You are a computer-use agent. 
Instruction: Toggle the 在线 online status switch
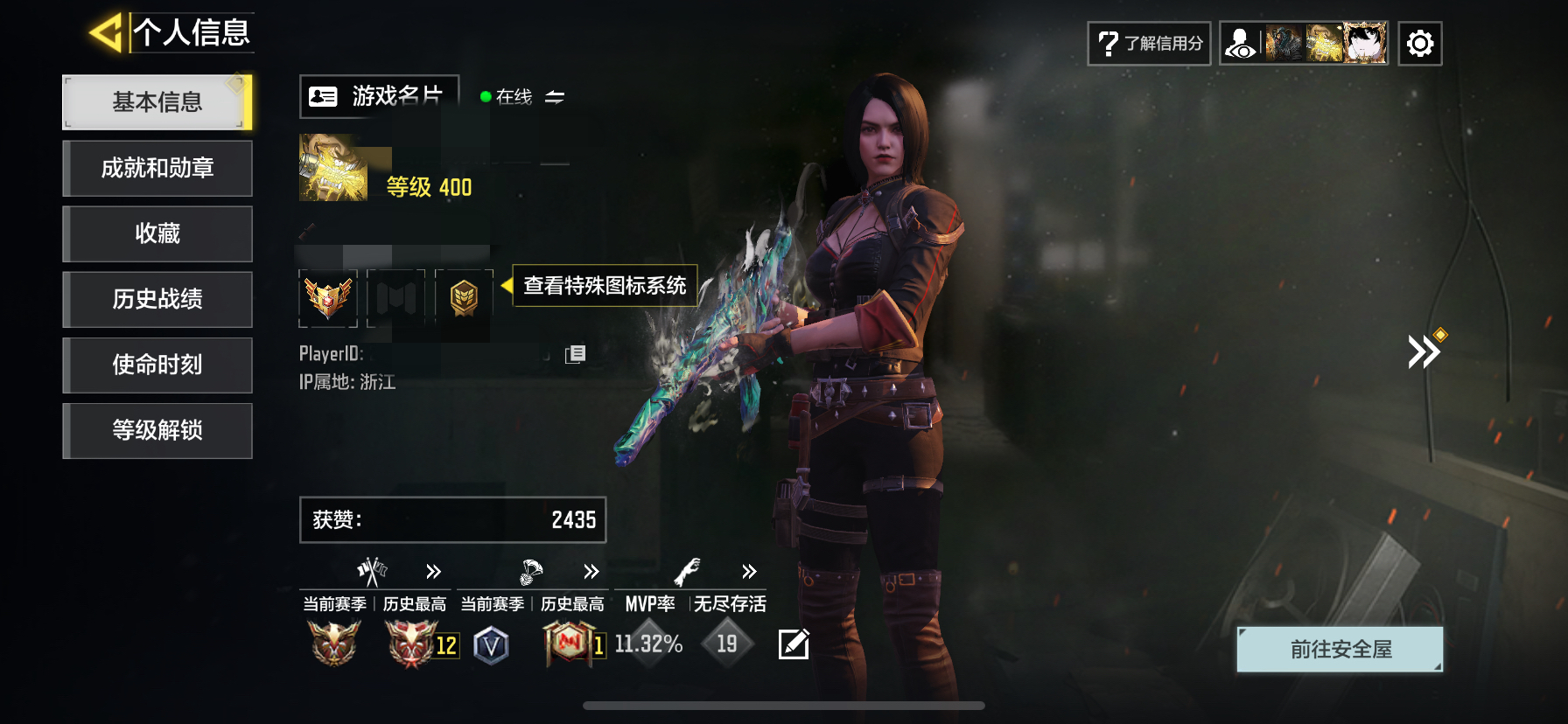tap(554, 97)
